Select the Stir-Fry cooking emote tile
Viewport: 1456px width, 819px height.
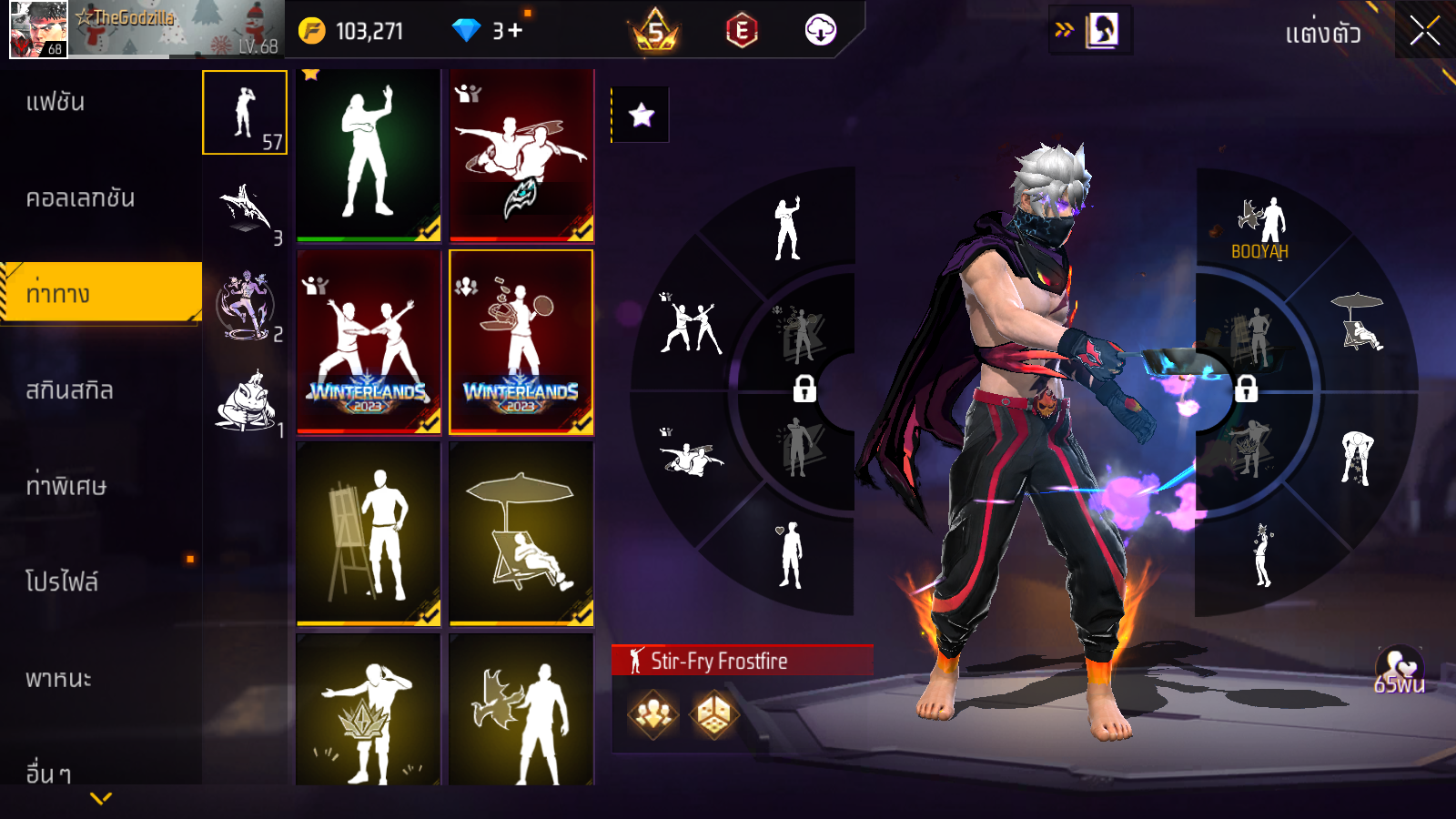click(x=521, y=341)
